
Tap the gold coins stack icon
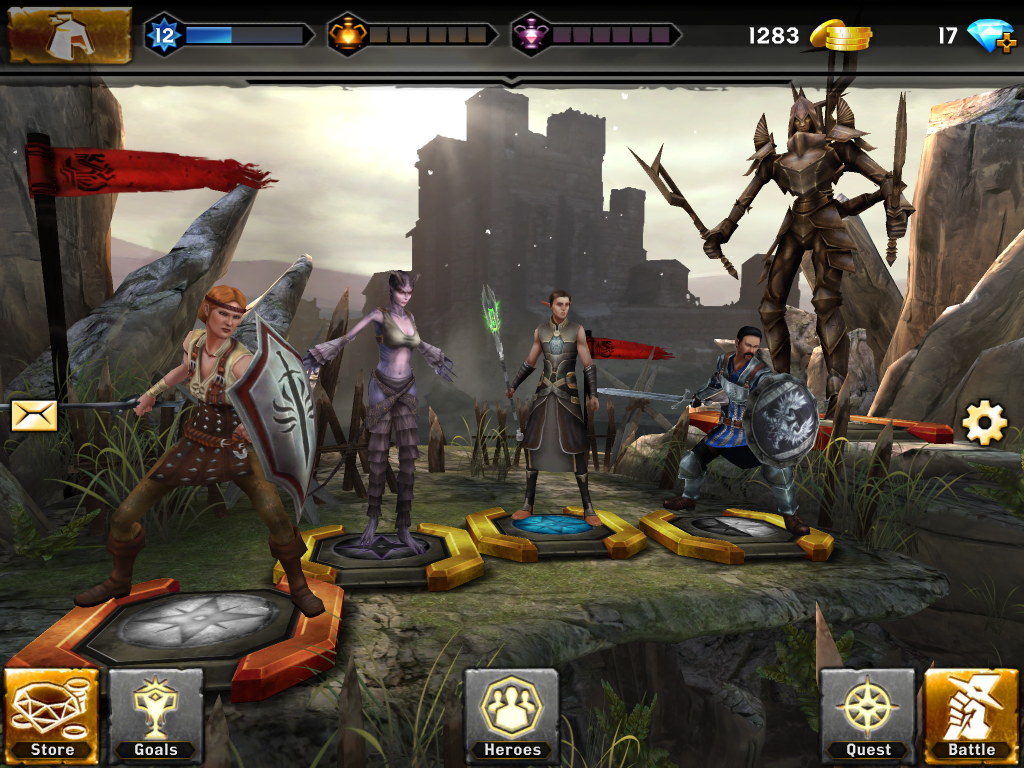[x=840, y=37]
